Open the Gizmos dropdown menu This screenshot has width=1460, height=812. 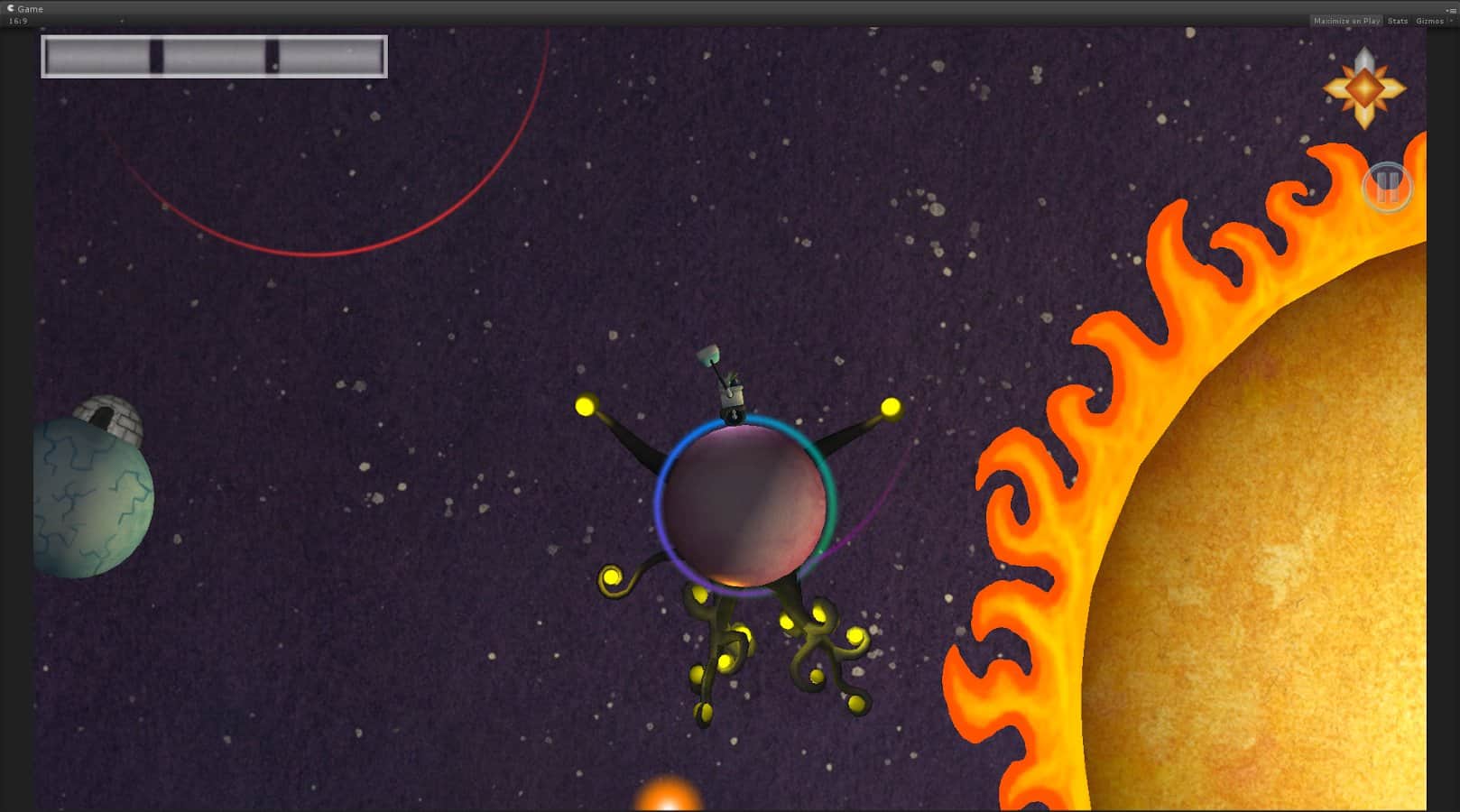click(x=1430, y=20)
